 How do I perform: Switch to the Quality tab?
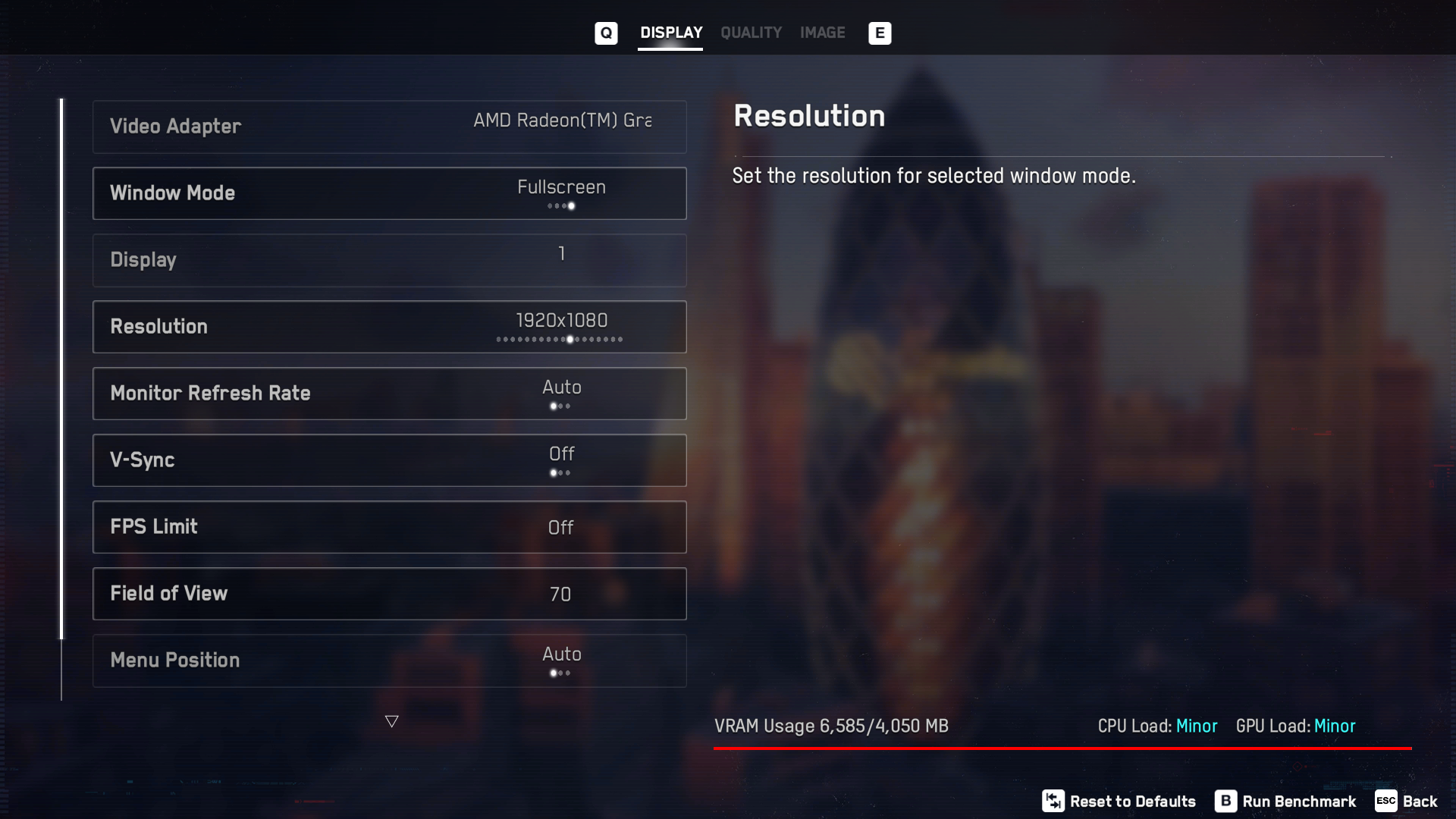point(751,33)
